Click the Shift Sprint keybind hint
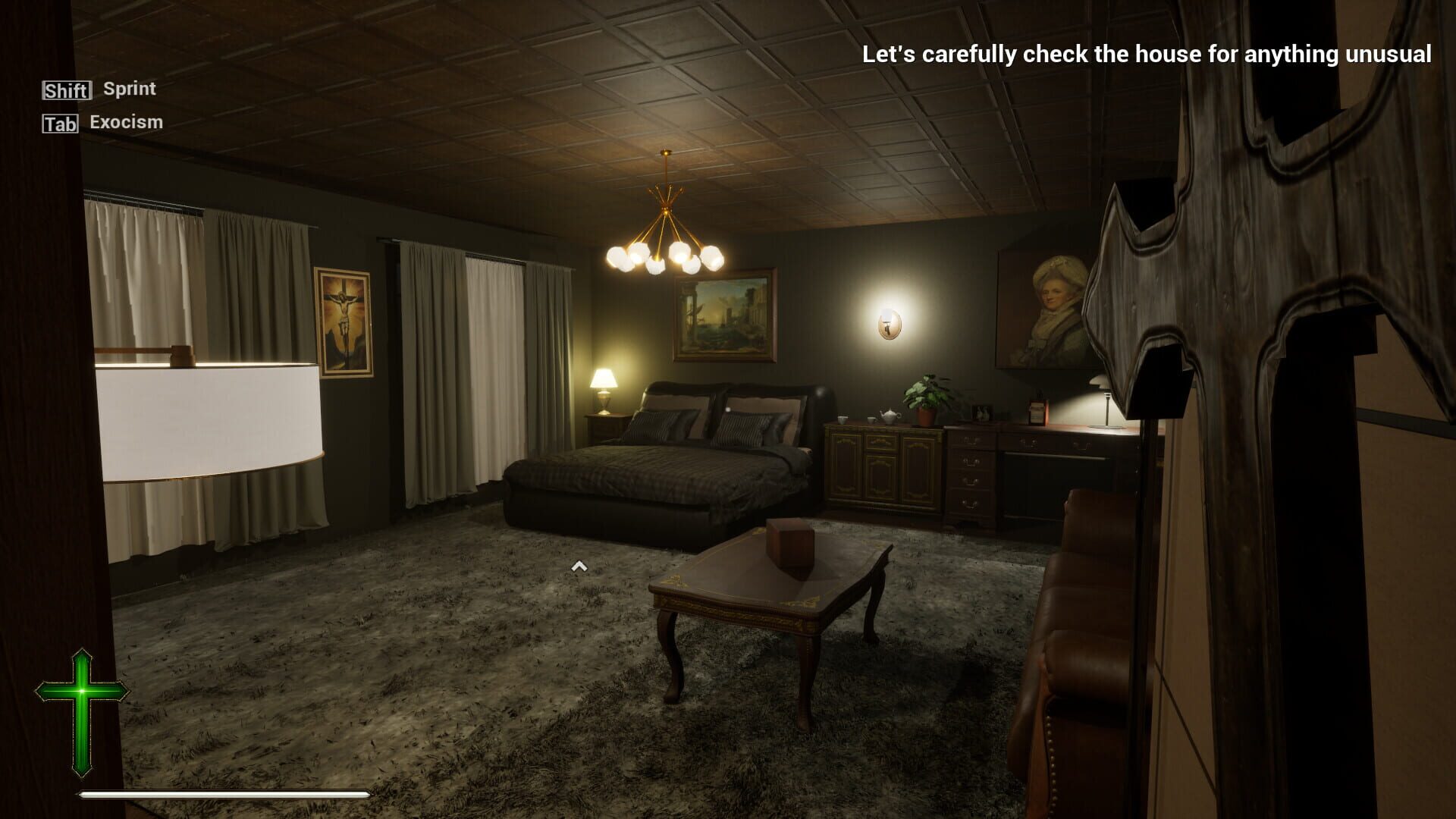1456x819 pixels. tap(99, 89)
